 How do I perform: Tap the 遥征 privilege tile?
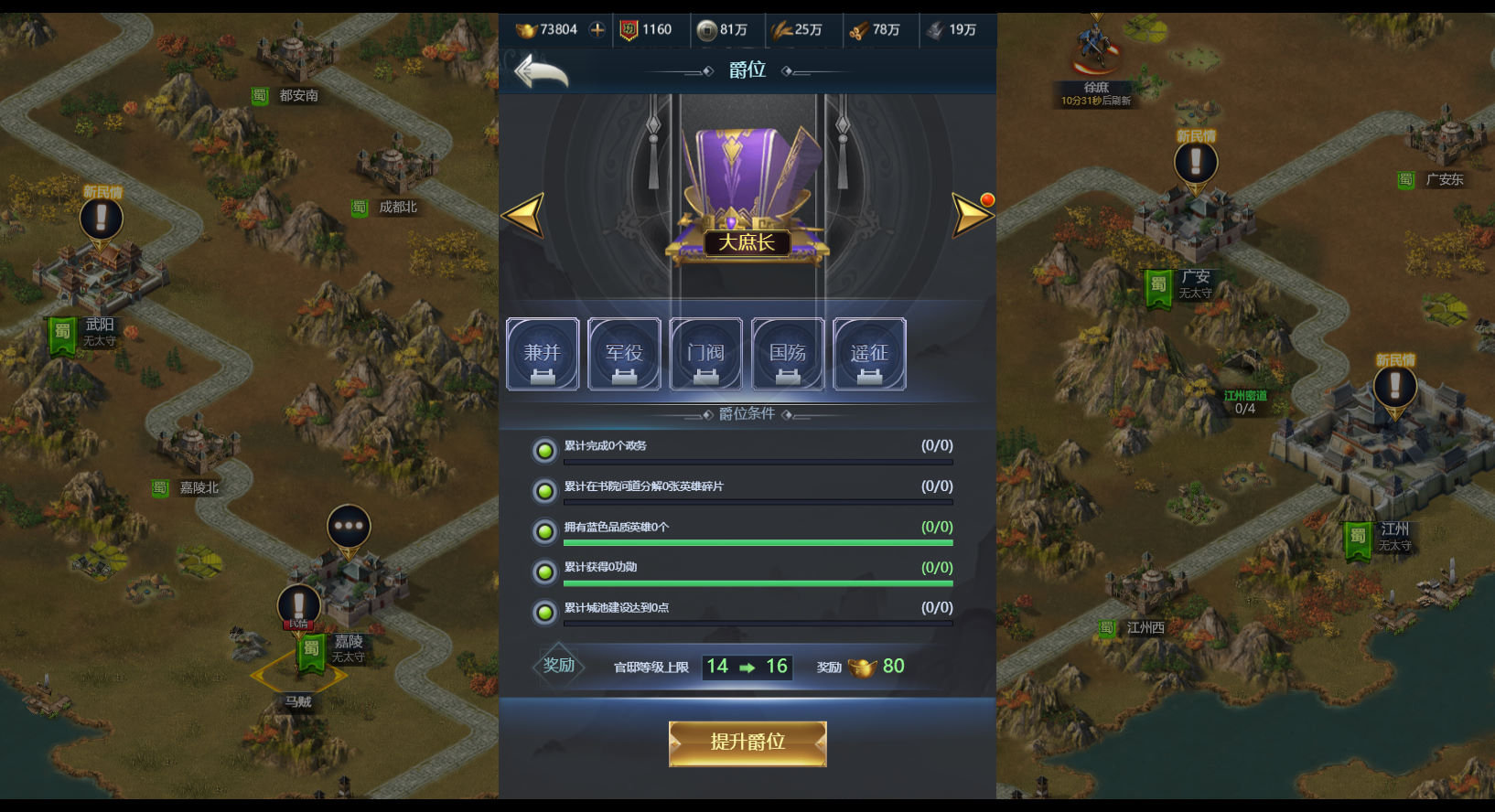pyautogui.click(x=869, y=354)
